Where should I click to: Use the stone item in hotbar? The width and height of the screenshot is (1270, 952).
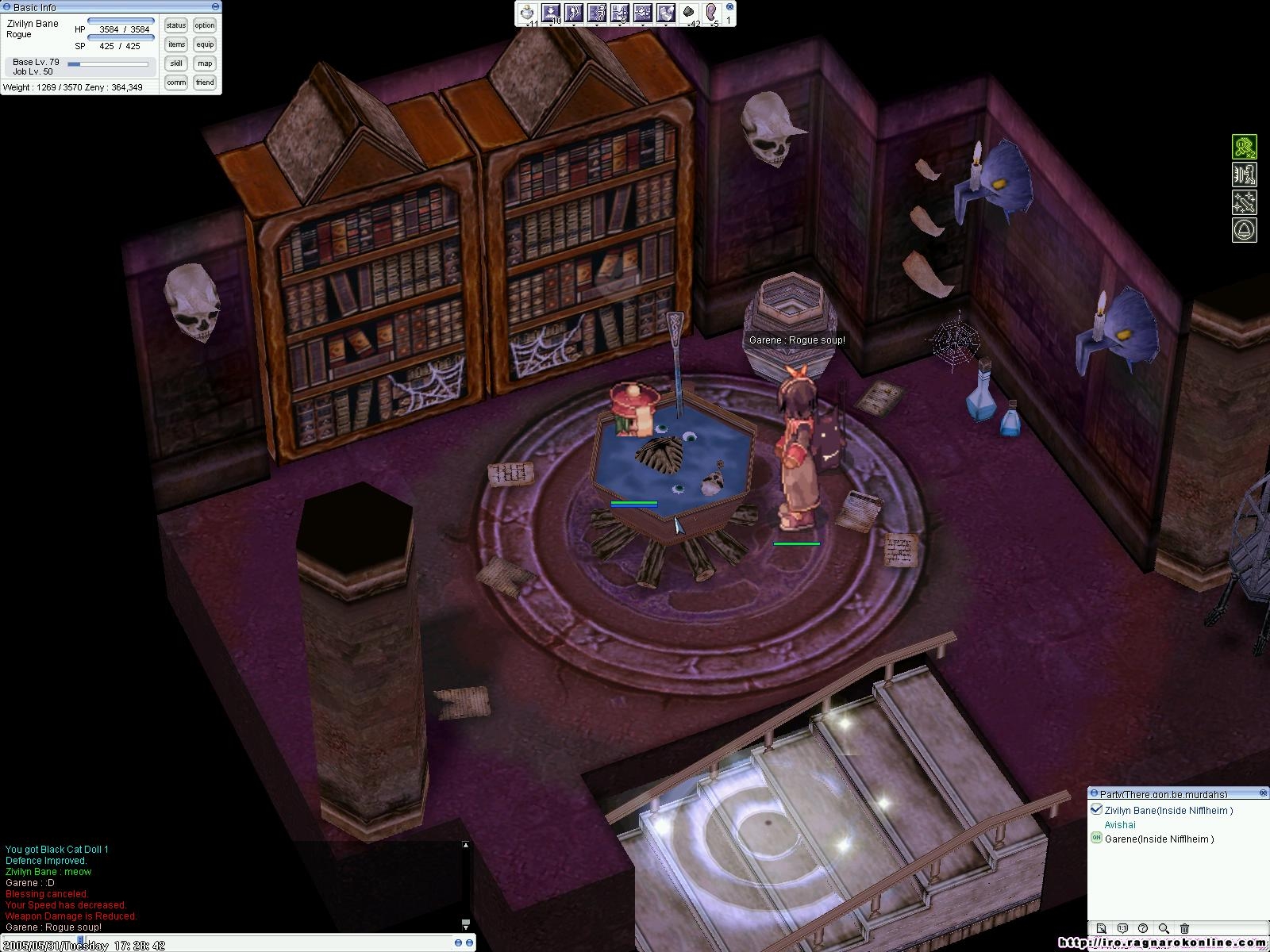(x=689, y=13)
